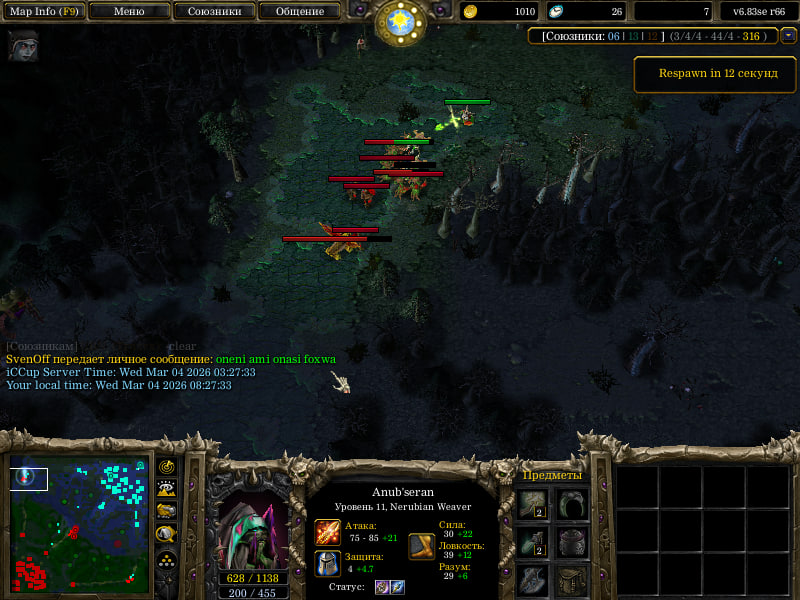
Task: Toggle minimap ally color mode button
Action: coord(167,511)
